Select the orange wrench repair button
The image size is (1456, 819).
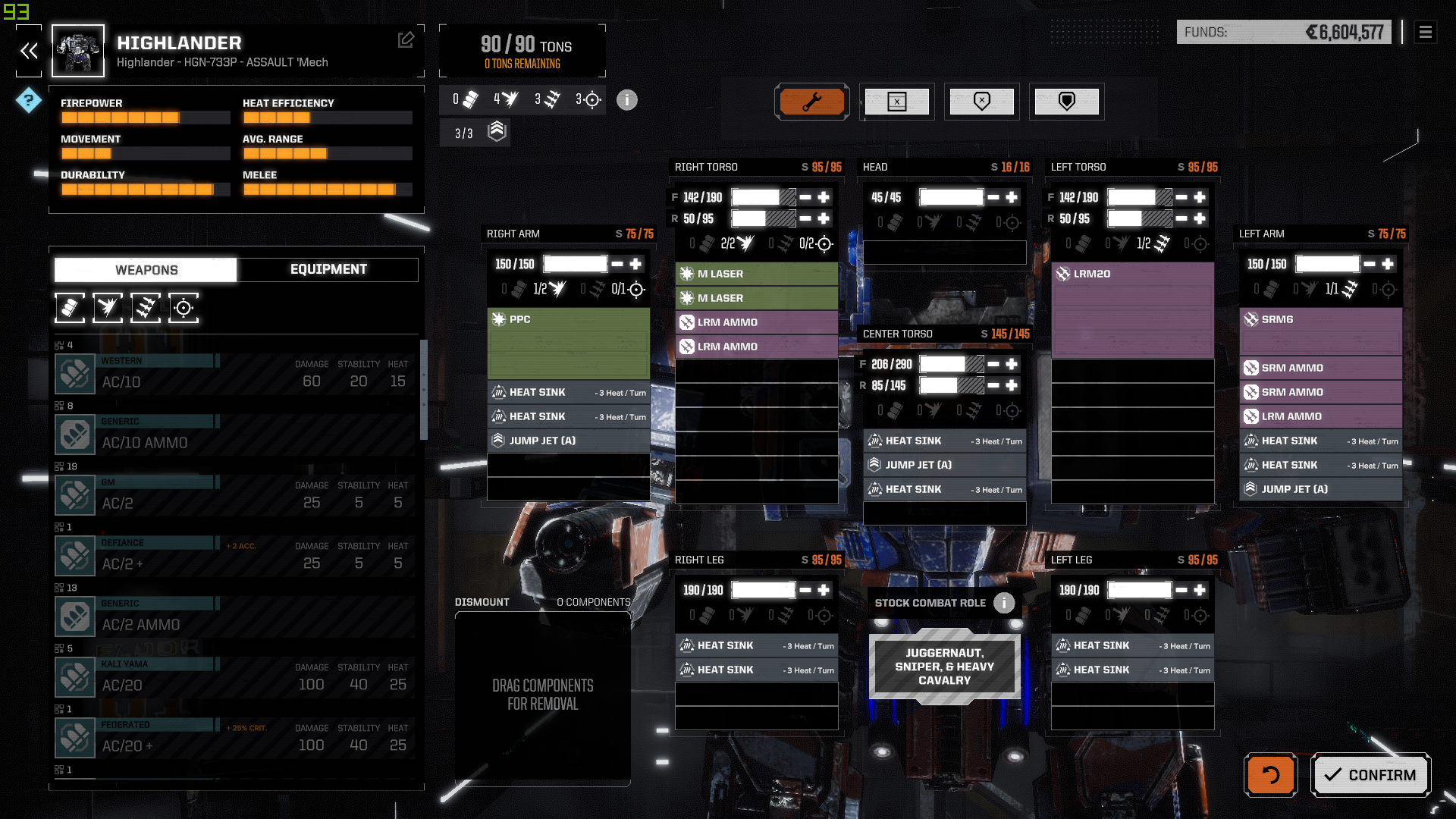click(811, 102)
